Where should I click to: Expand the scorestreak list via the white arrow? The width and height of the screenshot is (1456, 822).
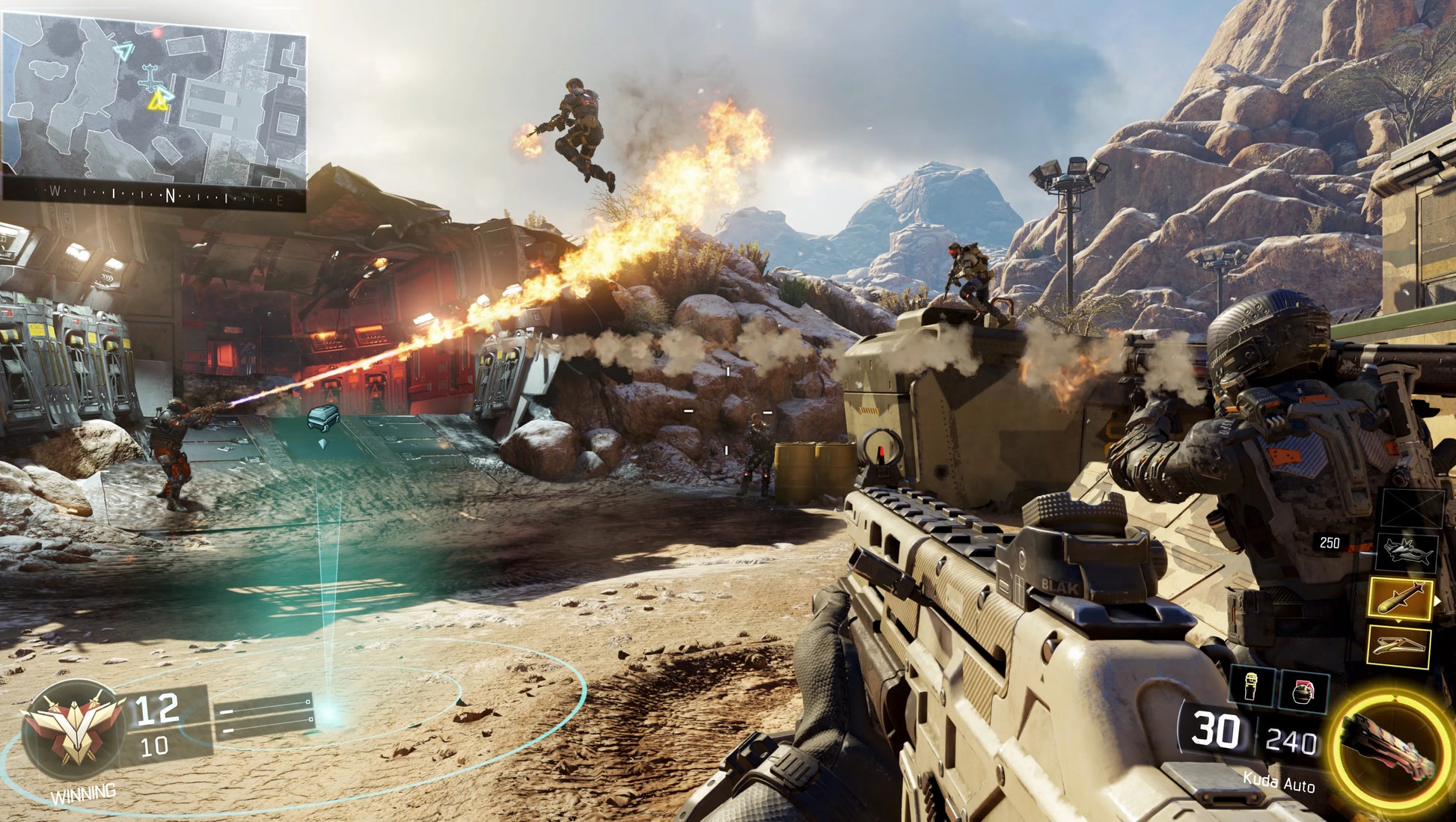pyautogui.click(x=1438, y=601)
